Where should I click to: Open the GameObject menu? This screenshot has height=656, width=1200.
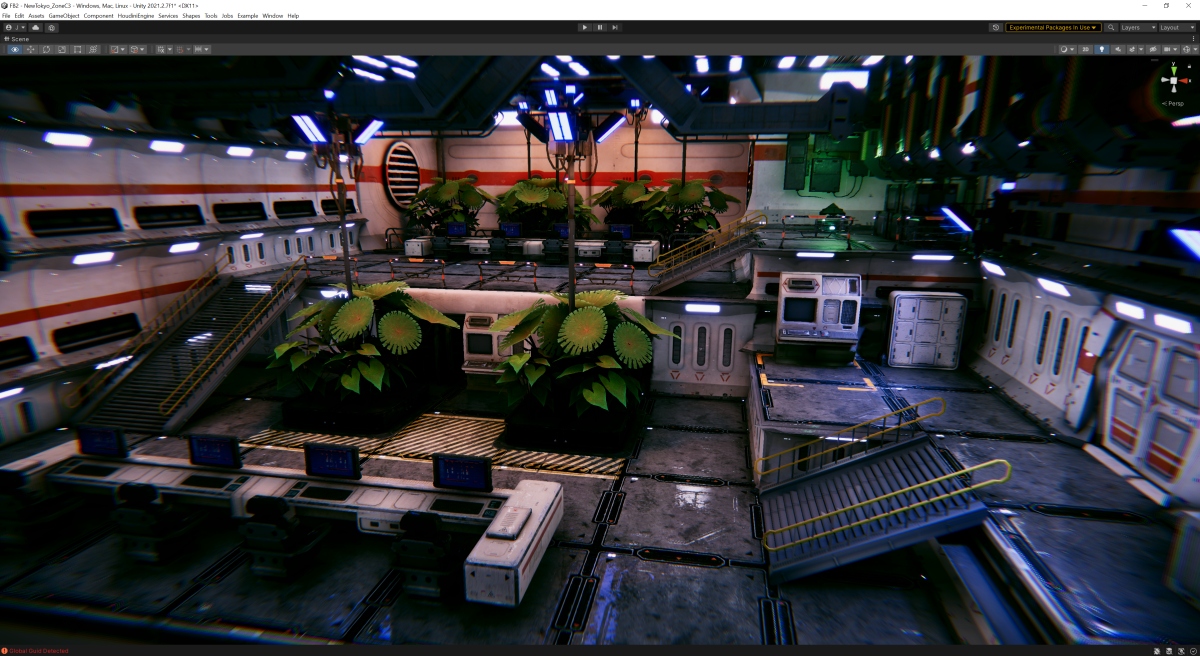63,16
